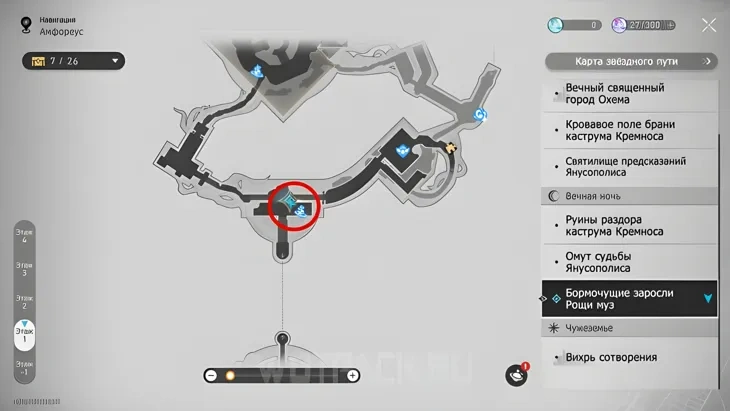730x411 pixels.
Task: Click the map zoom slider track
Action: pyautogui.click(x=282, y=376)
